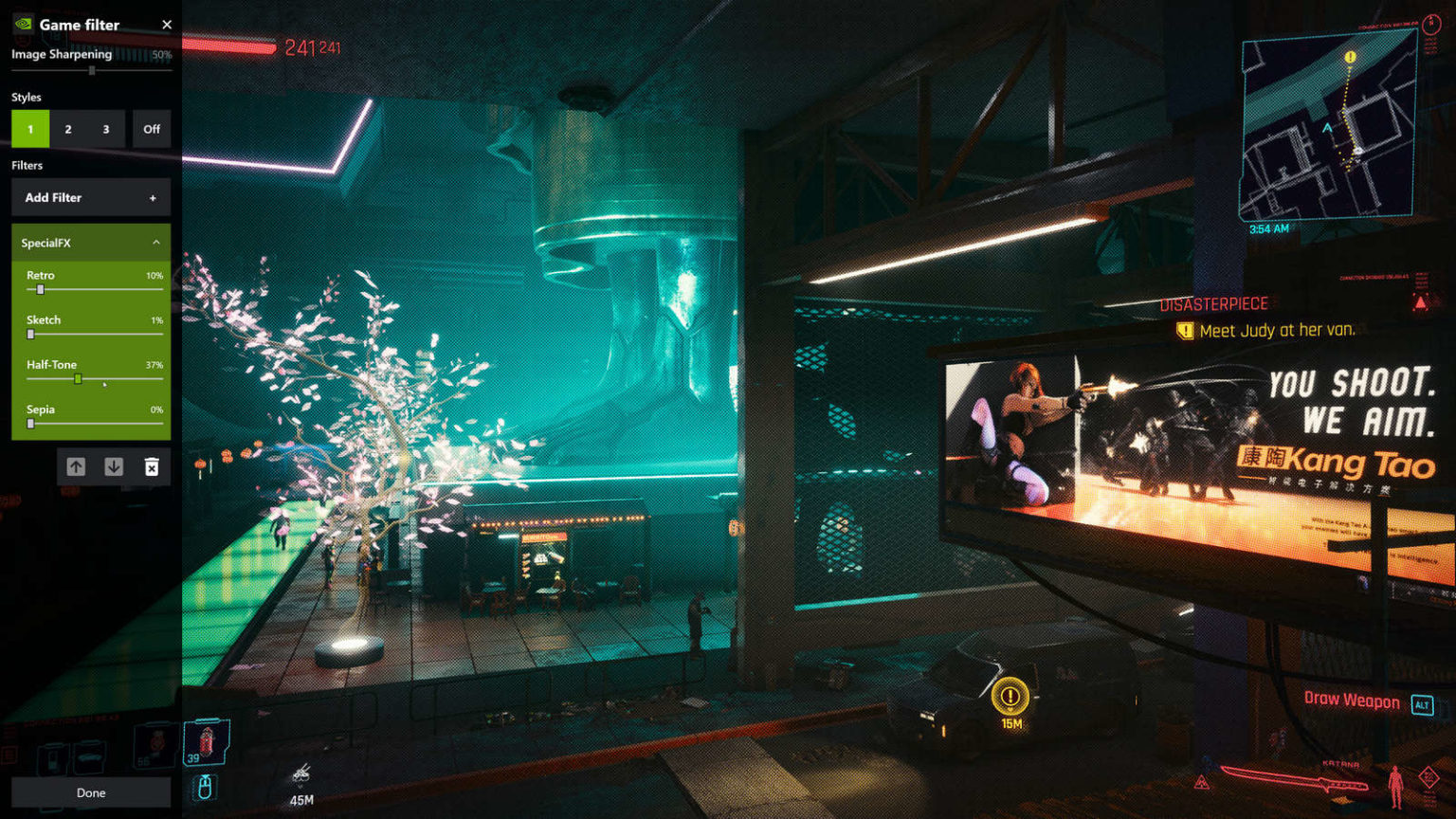
Task: Turn filter styles Off
Action: [x=152, y=129]
